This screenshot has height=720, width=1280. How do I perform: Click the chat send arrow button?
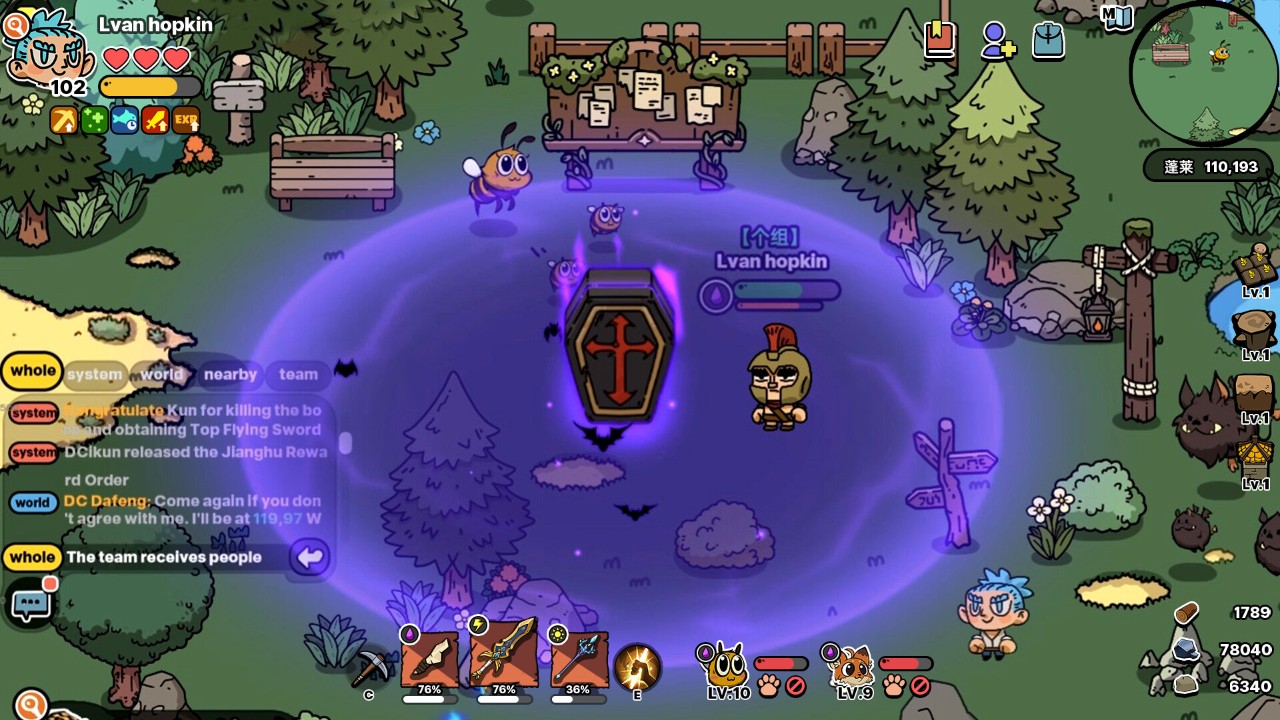tap(310, 557)
